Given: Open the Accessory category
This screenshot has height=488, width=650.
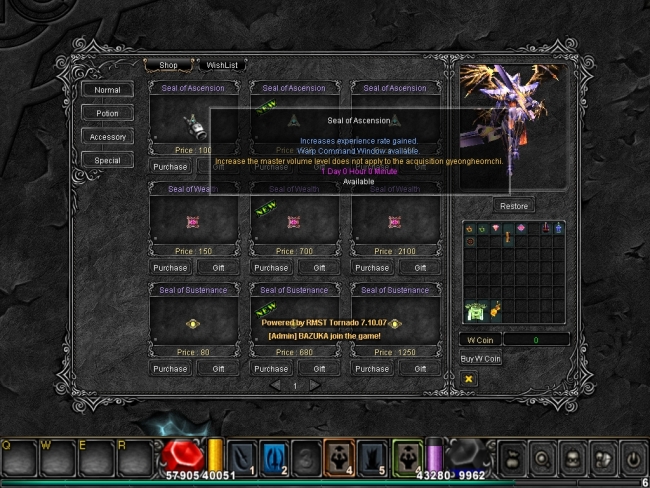Looking at the screenshot, I should pyautogui.click(x=107, y=136).
